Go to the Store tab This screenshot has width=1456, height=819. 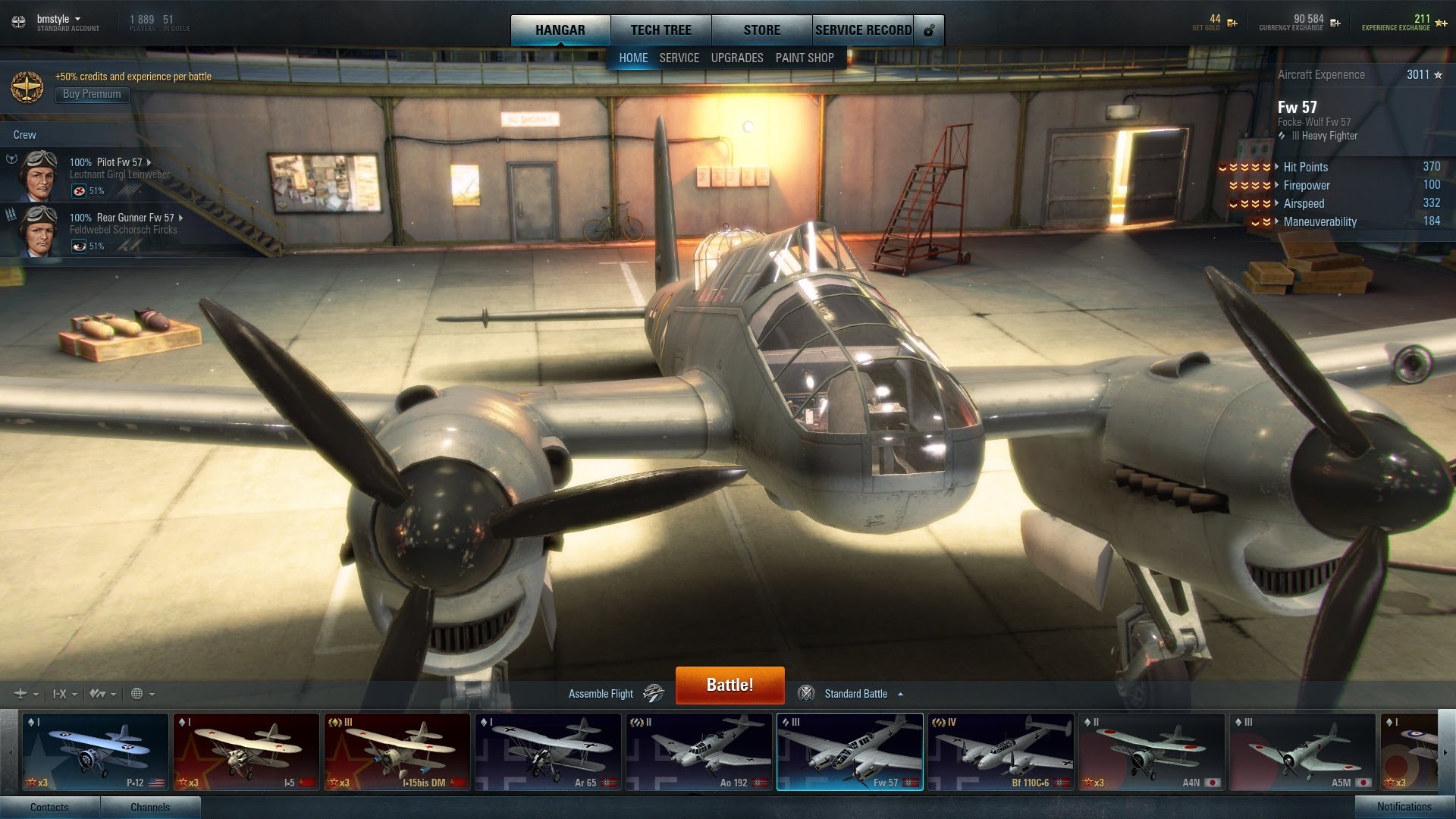[x=761, y=30]
